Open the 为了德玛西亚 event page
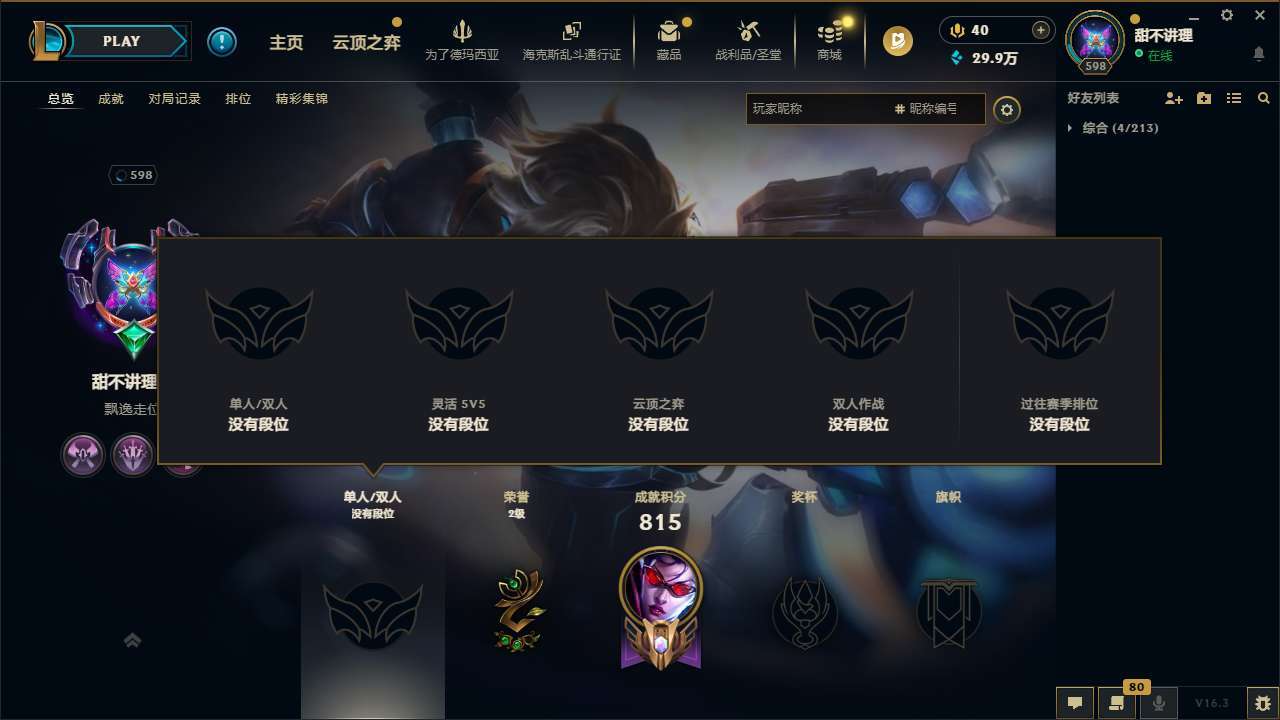Viewport: 1280px width, 720px height. coord(461,40)
